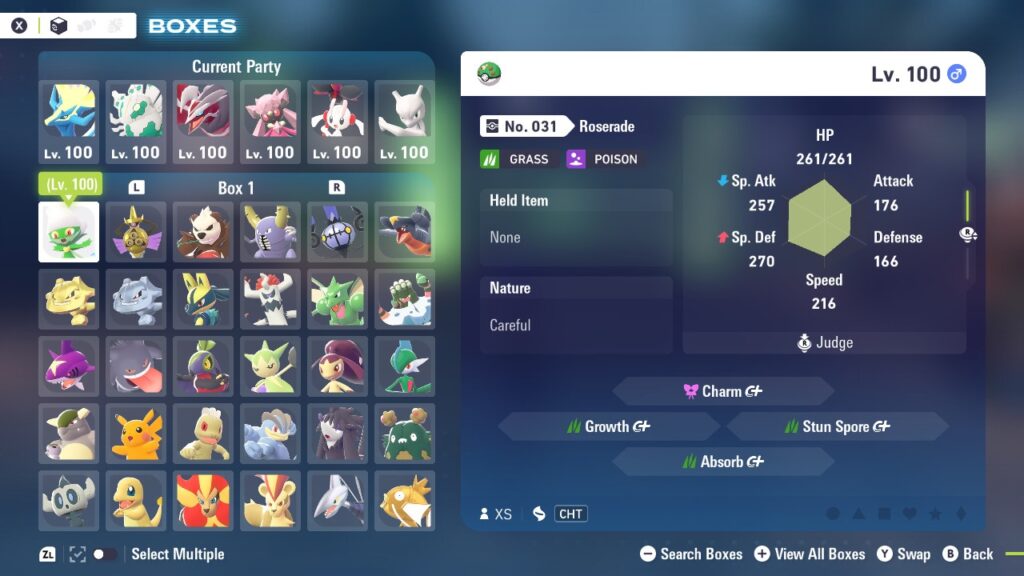Image resolution: width=1024 pixels, height=576 pixels.
Task: Select Pikachu in the box
Action: pos(136,433)
